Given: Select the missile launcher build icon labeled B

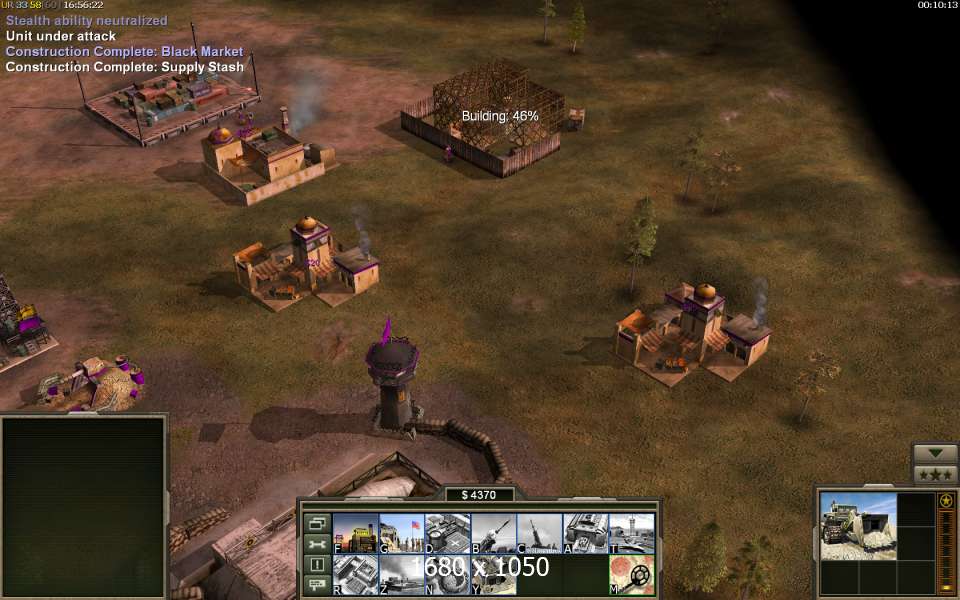Looking at the screenshot, I should pyautogui.click(x=493, y=533).
